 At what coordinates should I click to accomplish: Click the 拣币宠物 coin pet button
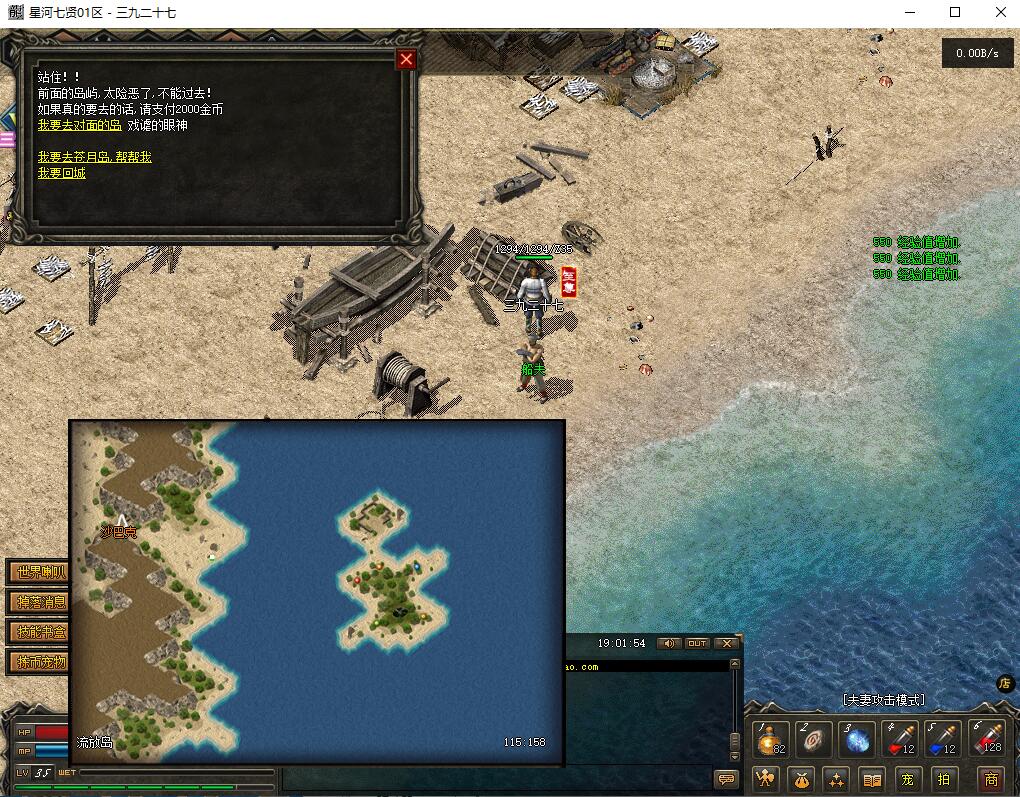38,662
